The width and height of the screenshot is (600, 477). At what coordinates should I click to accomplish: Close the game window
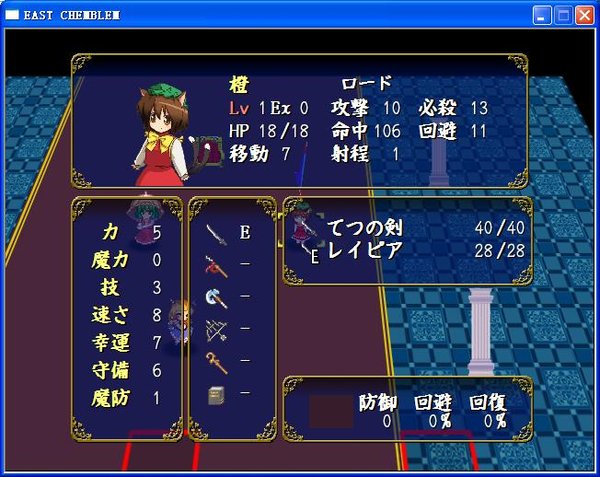point(584,15)
